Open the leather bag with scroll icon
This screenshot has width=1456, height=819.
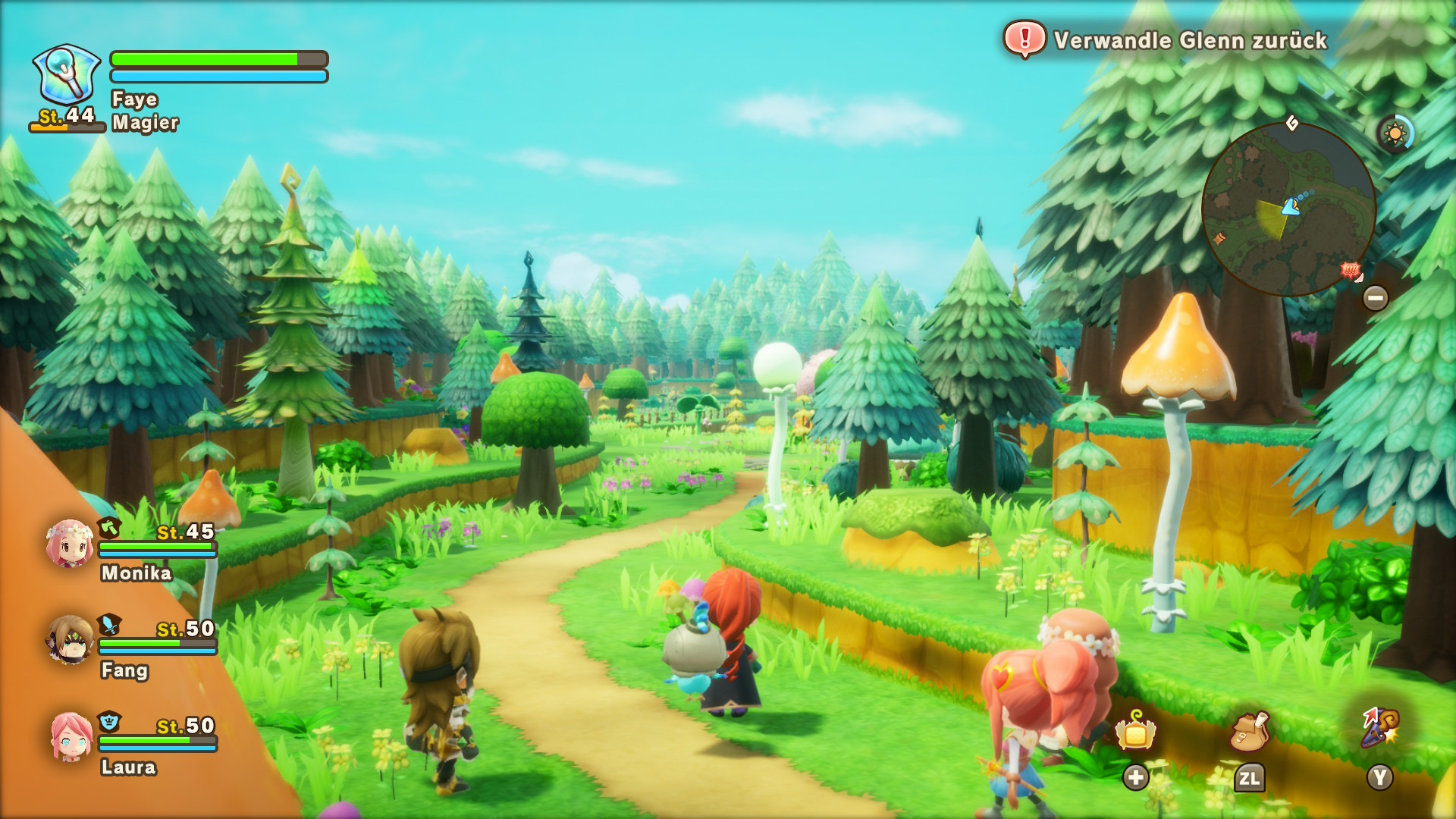(1249, 731)
